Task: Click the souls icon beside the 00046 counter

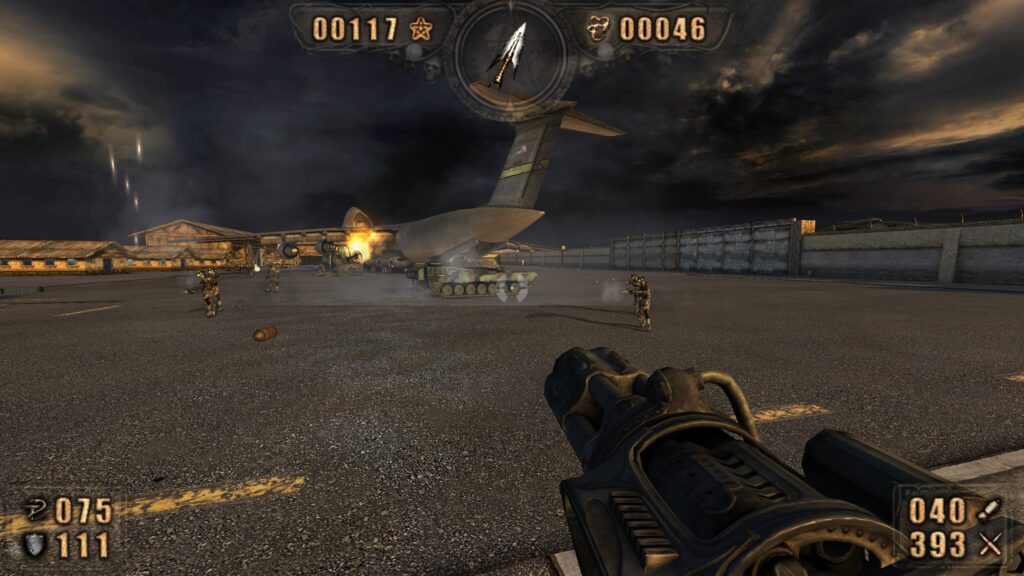Action: 599,28
